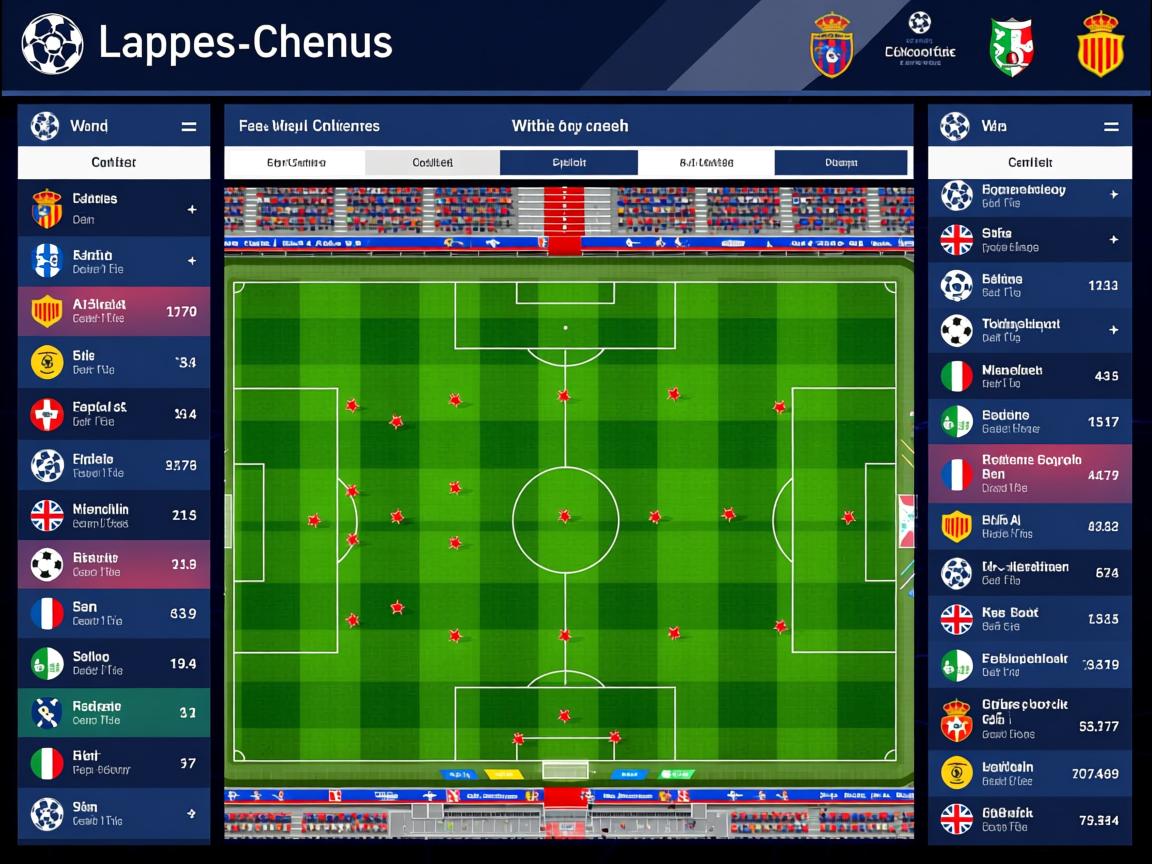Choose the yellow-badge row showing 134

click(114, 362)
